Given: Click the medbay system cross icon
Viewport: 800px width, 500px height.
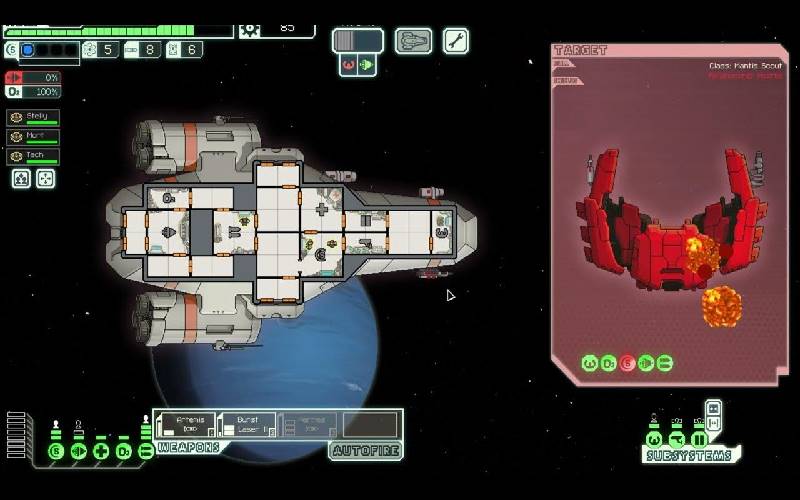Looking at the screenshot, I should pos(101,451).
